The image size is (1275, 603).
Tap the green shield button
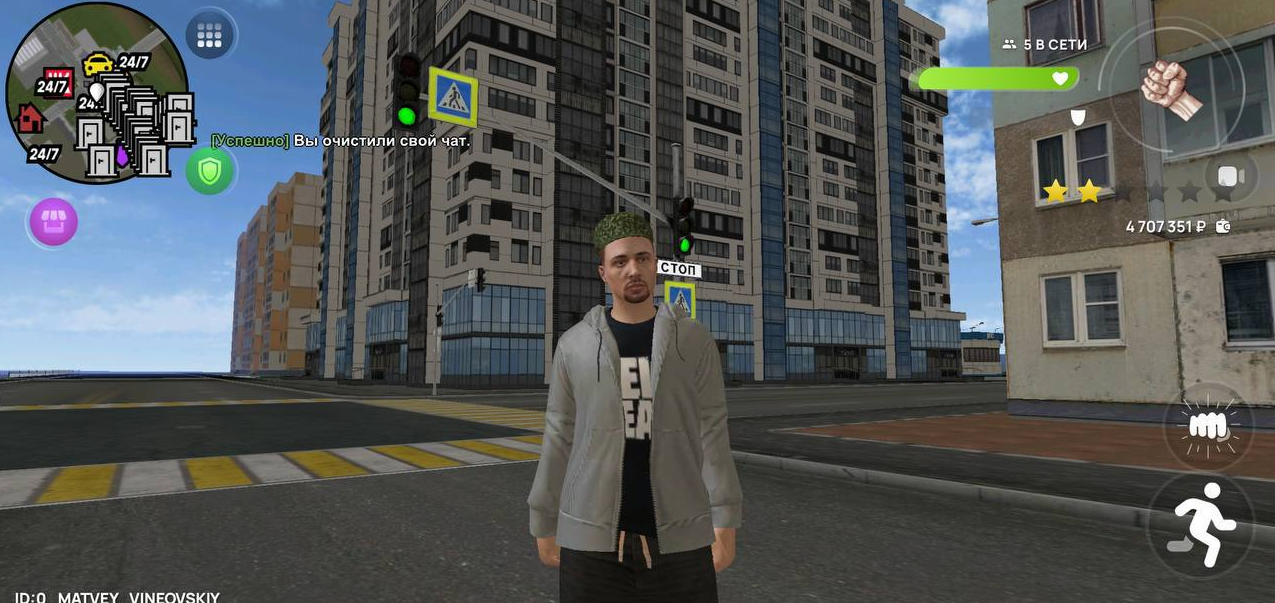pyautogui.click(x=209, y=171)
